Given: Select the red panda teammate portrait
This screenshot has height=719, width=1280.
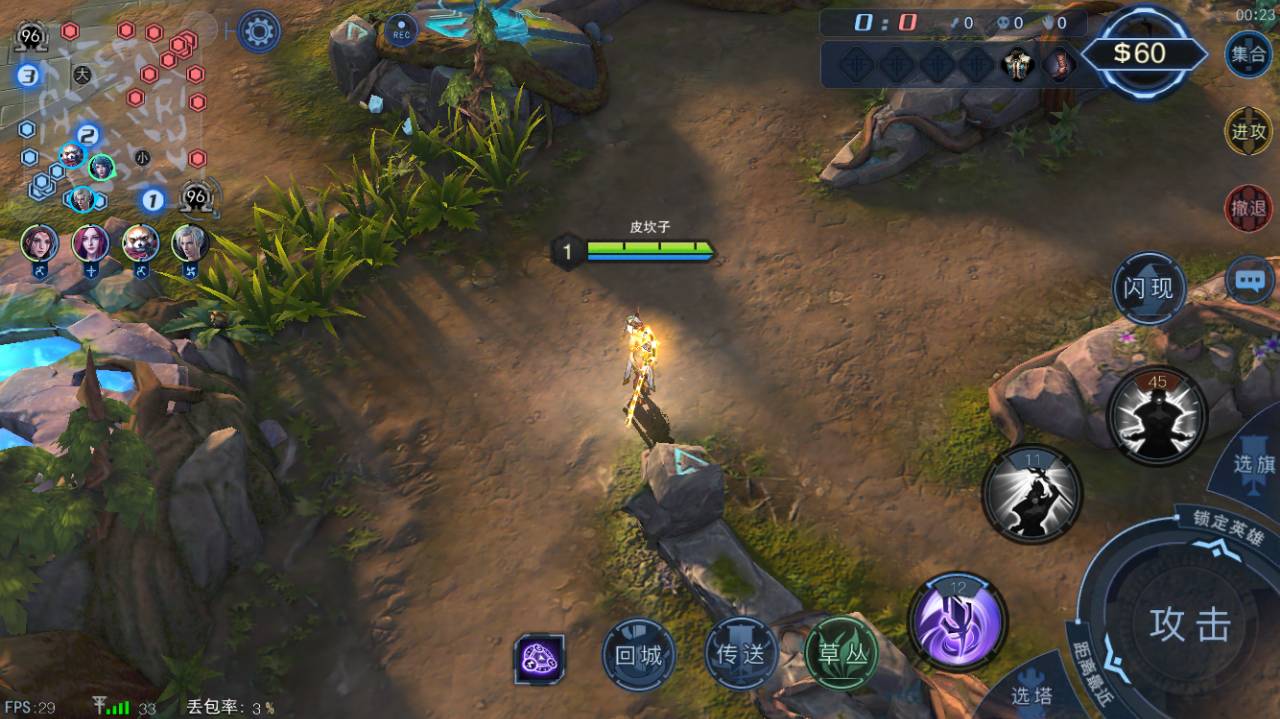Looking at the screenshot, I should (140, 242).
